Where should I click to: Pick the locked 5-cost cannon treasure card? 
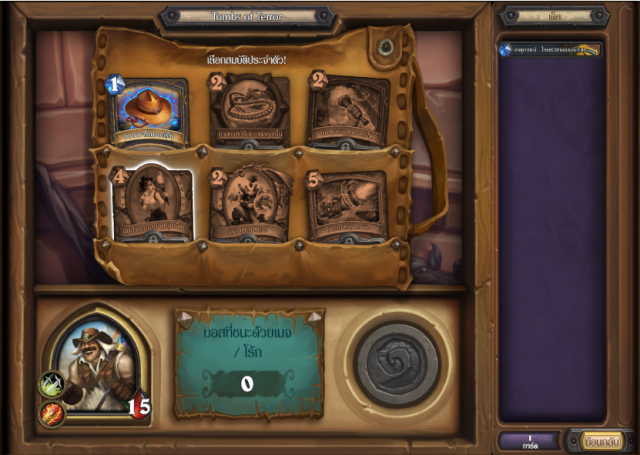tap(346, 207)
